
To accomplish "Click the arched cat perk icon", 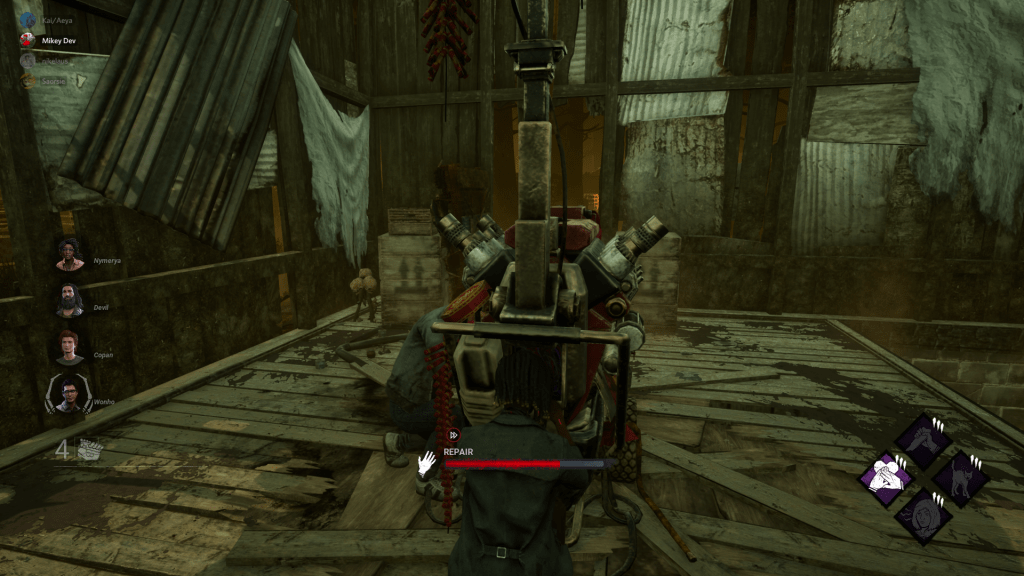I will [x=960, y=478].
